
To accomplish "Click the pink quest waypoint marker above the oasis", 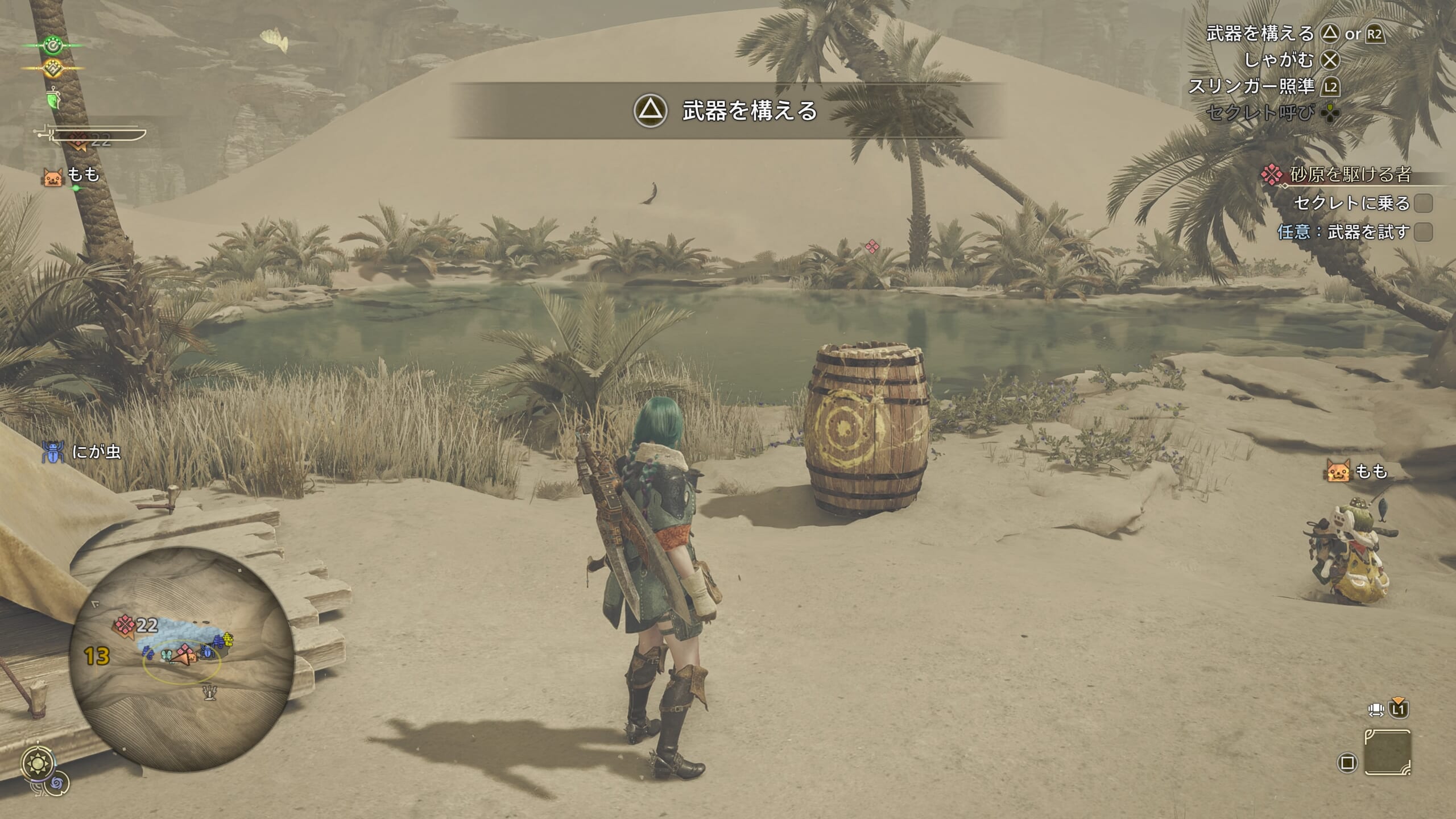I will click(872, 246).
